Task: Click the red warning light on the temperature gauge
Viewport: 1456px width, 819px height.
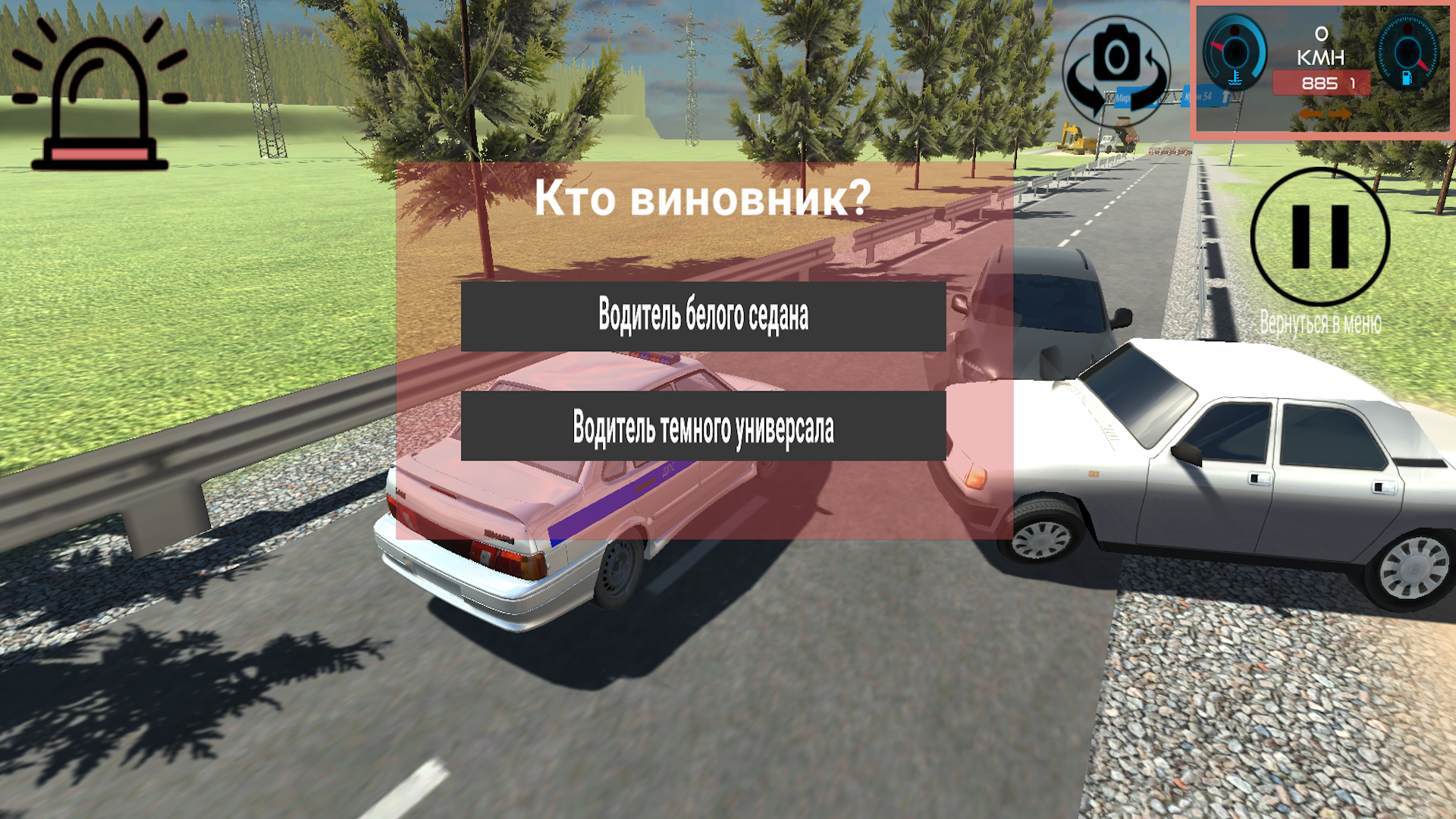Action: pyautogui.click(x=1235, y=30)
